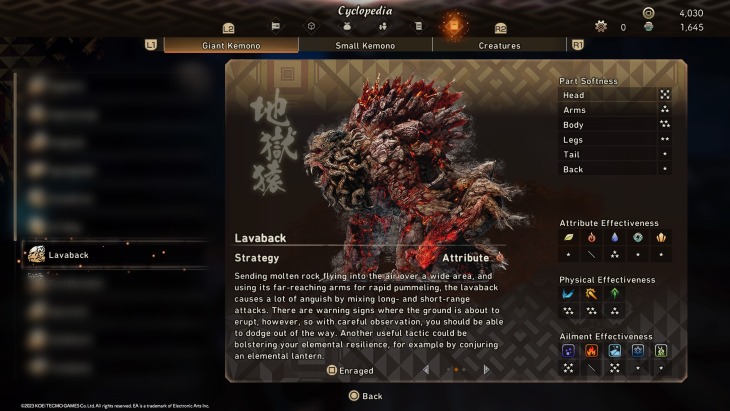730x411 pixels.
Task: Show the Creatures tab
Action: tap(499, 45)
